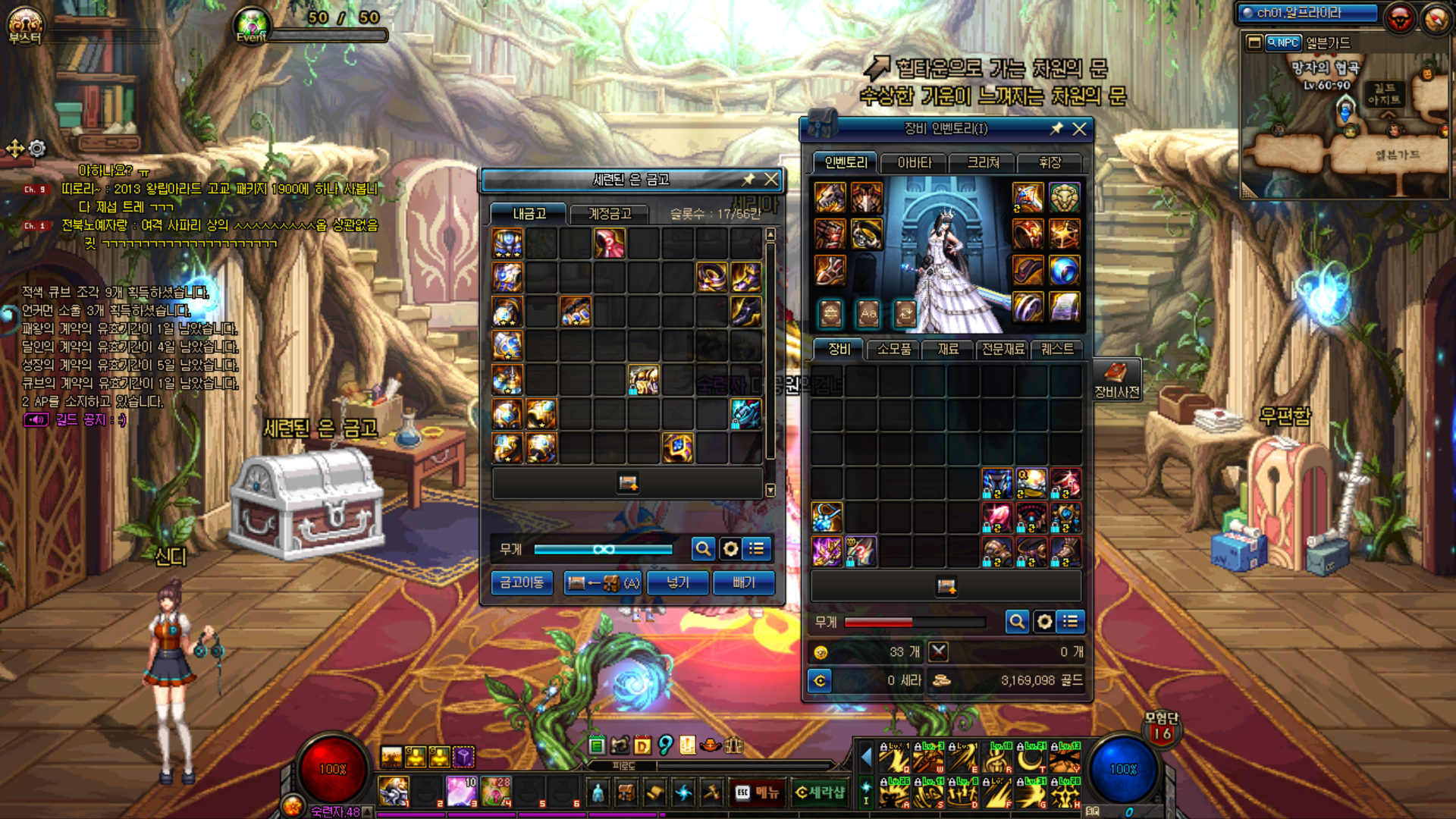Viewport: 1456px width, 819px height.
Task: Select the red hooded item in storage
Action: [610, 244]
